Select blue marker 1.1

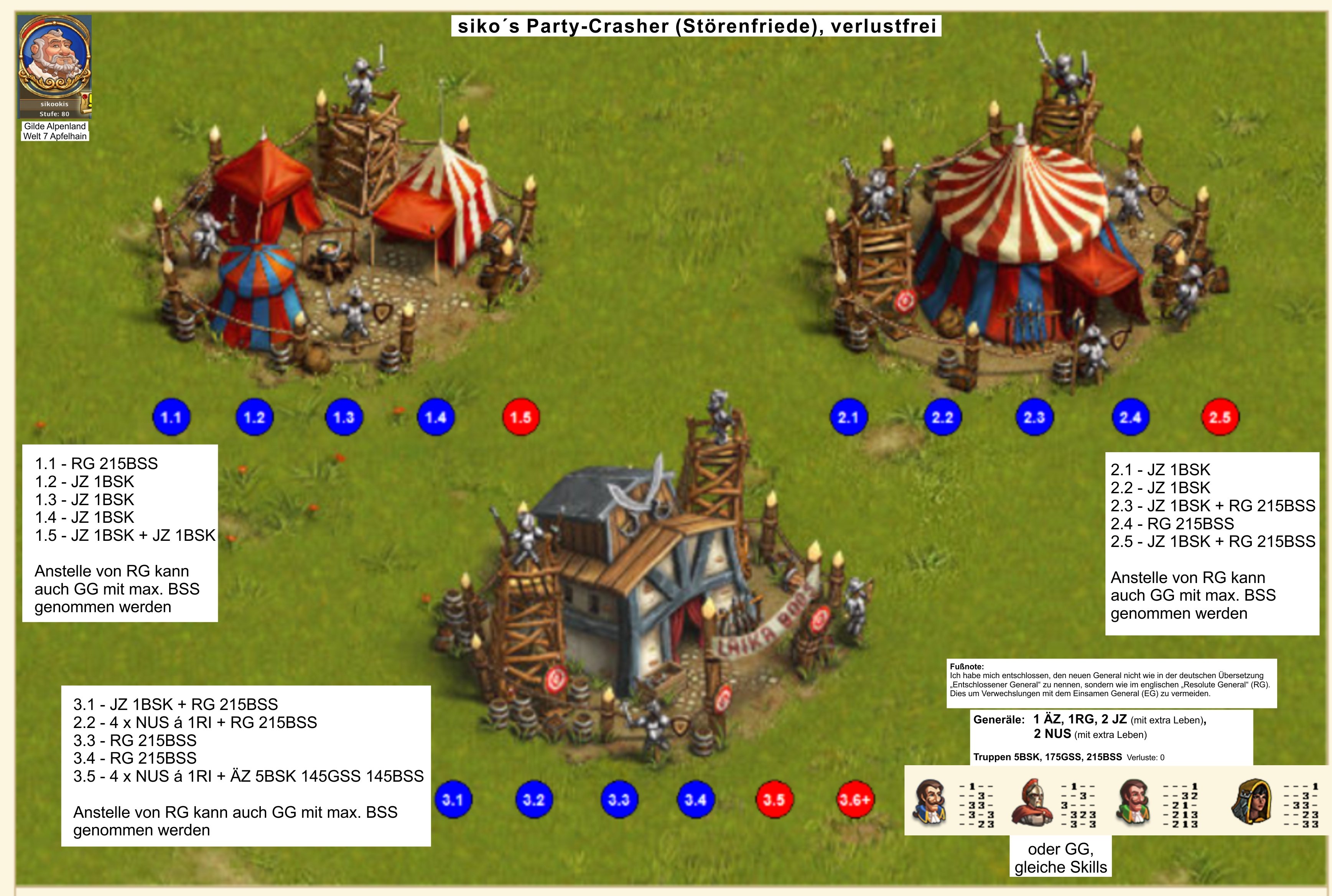coord(171,417)
